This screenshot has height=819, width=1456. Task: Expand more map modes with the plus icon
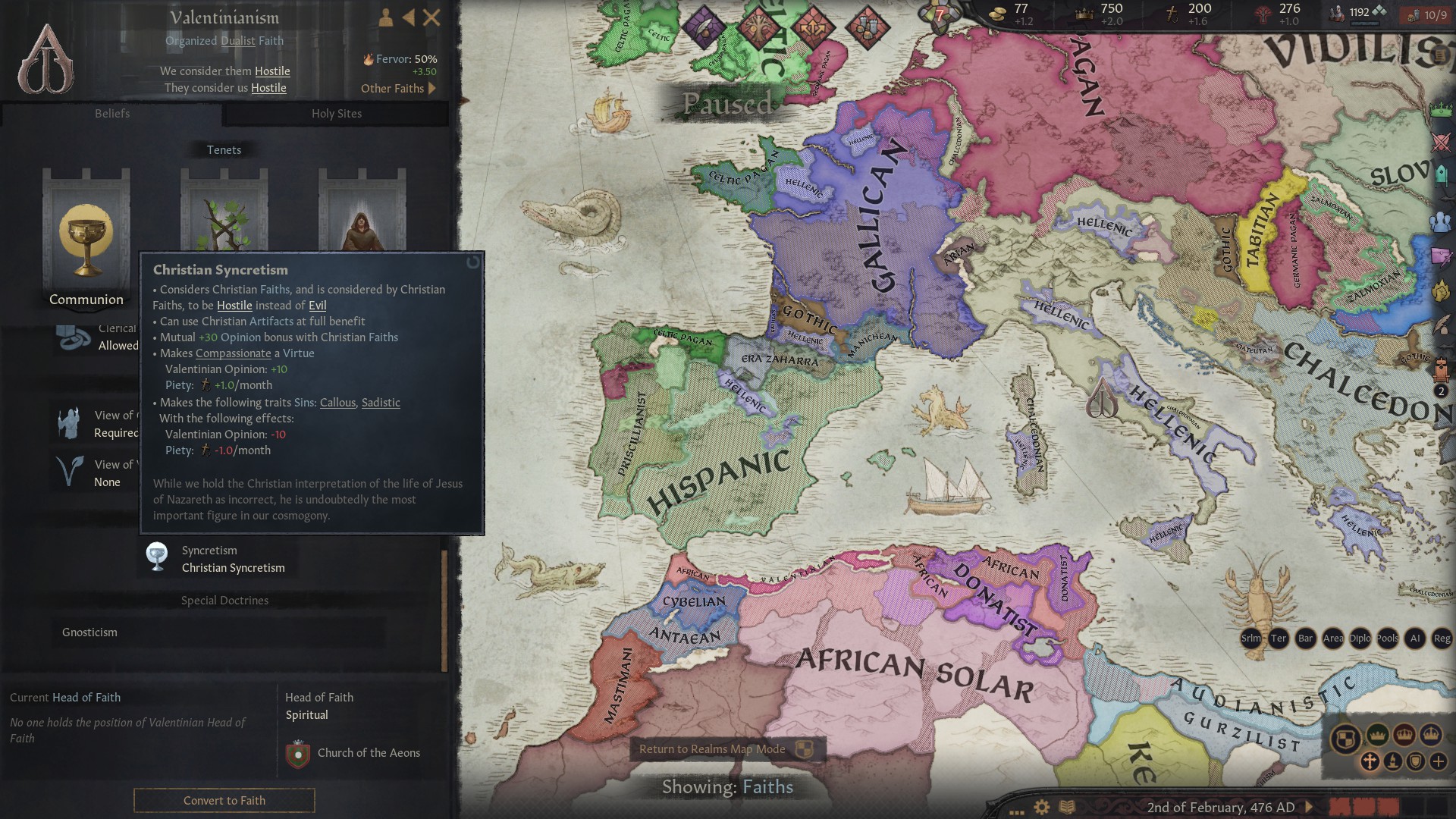(x=1439, y=761)
